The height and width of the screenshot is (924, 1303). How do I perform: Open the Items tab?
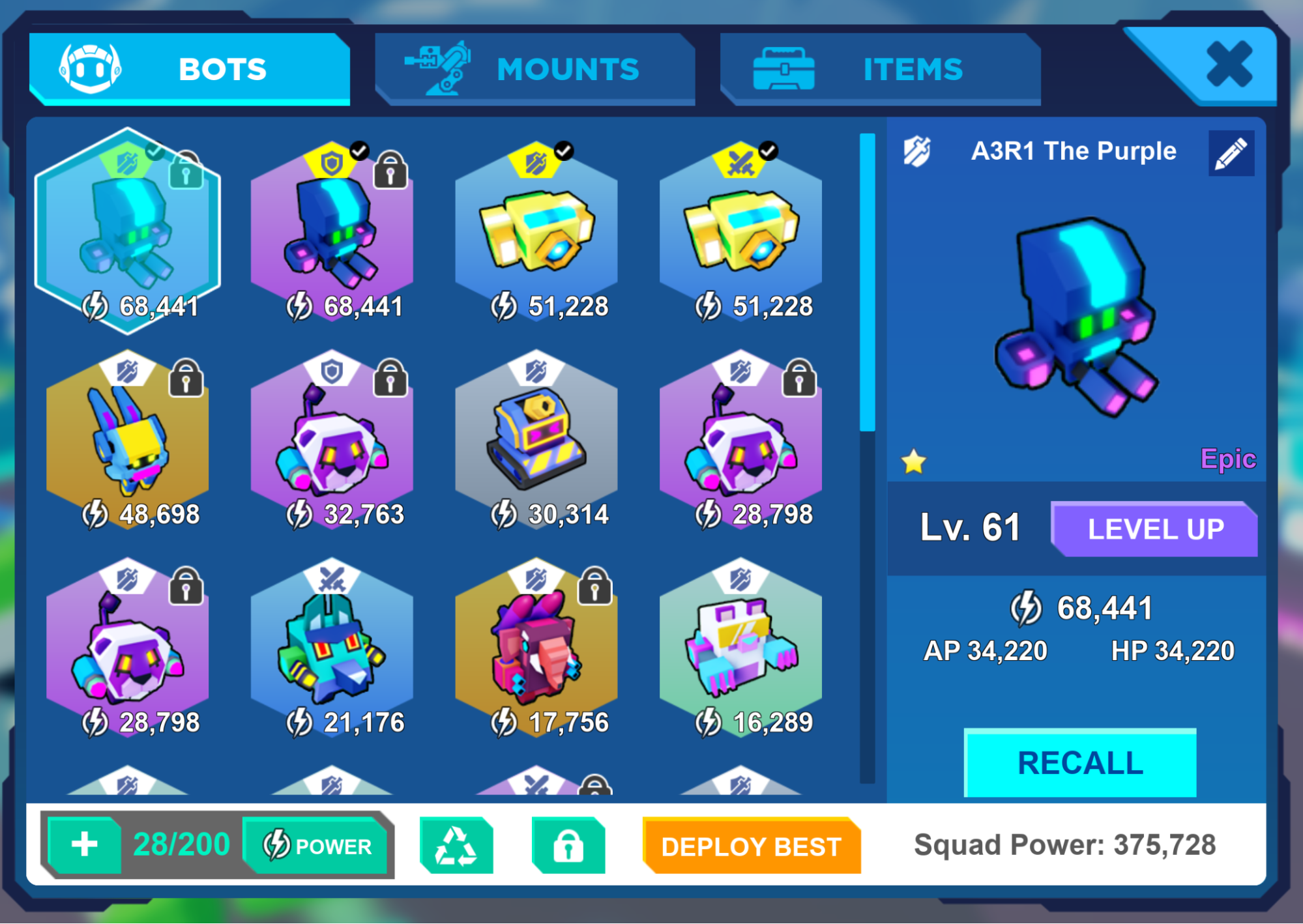880,68
